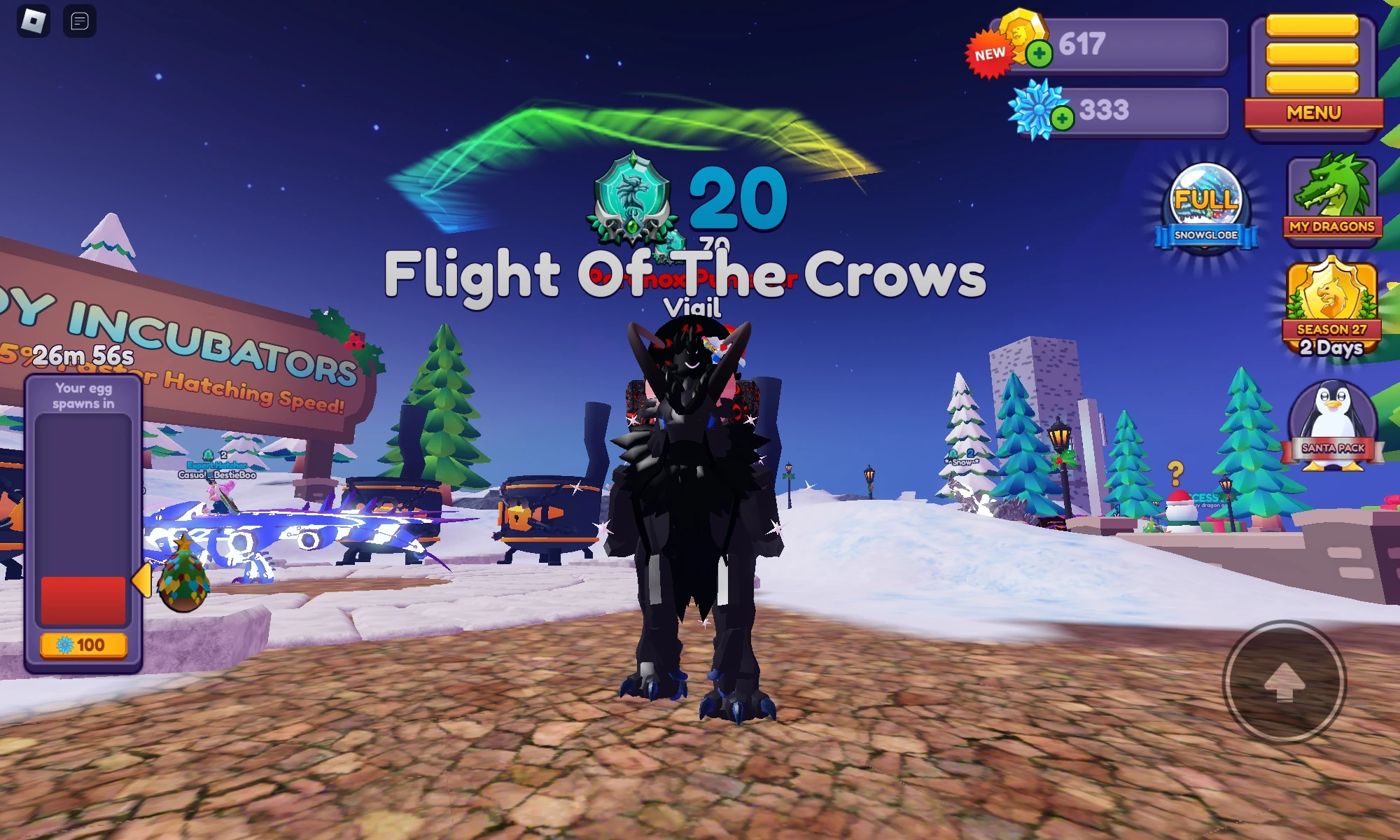Image resolution: width=1400 pixels, height=840 pixels.
Task: Spend 100 snowflakes on the egg spawn button
Action: tap(82, 645)
